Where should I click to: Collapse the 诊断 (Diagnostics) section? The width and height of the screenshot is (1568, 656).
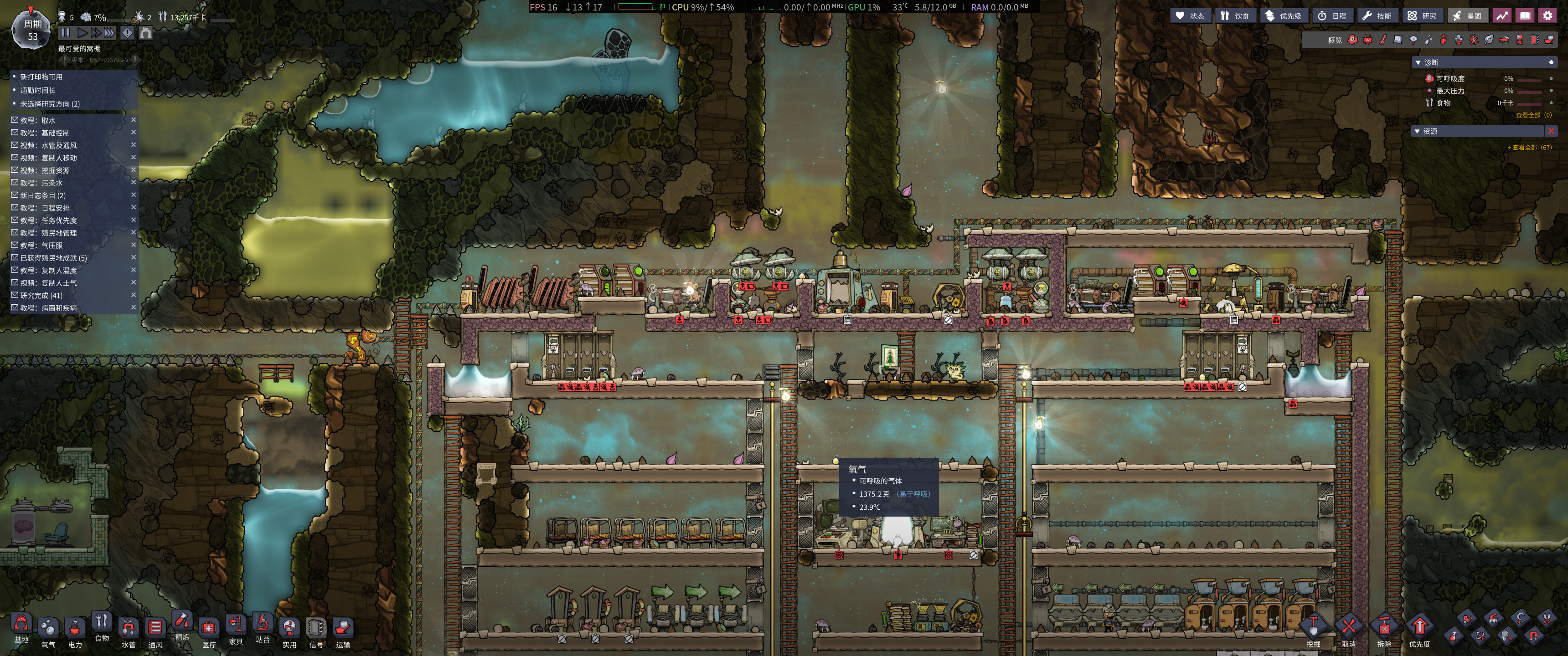1418,63
